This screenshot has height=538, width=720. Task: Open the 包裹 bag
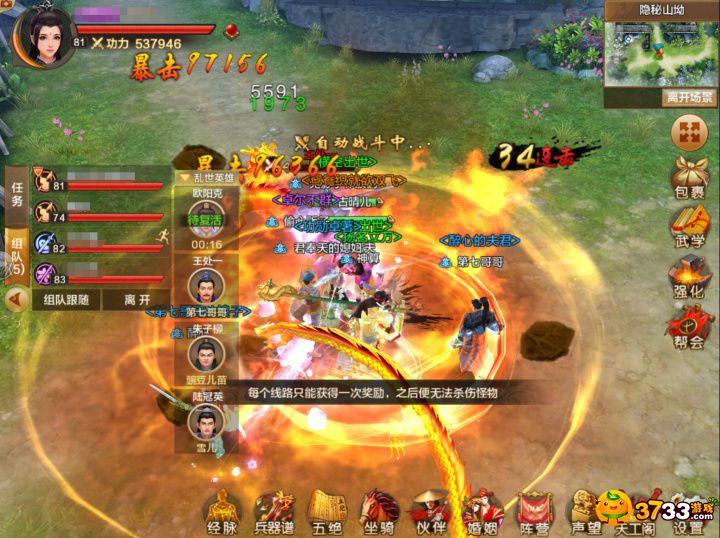pyautogui.click(x=689, y=178)
